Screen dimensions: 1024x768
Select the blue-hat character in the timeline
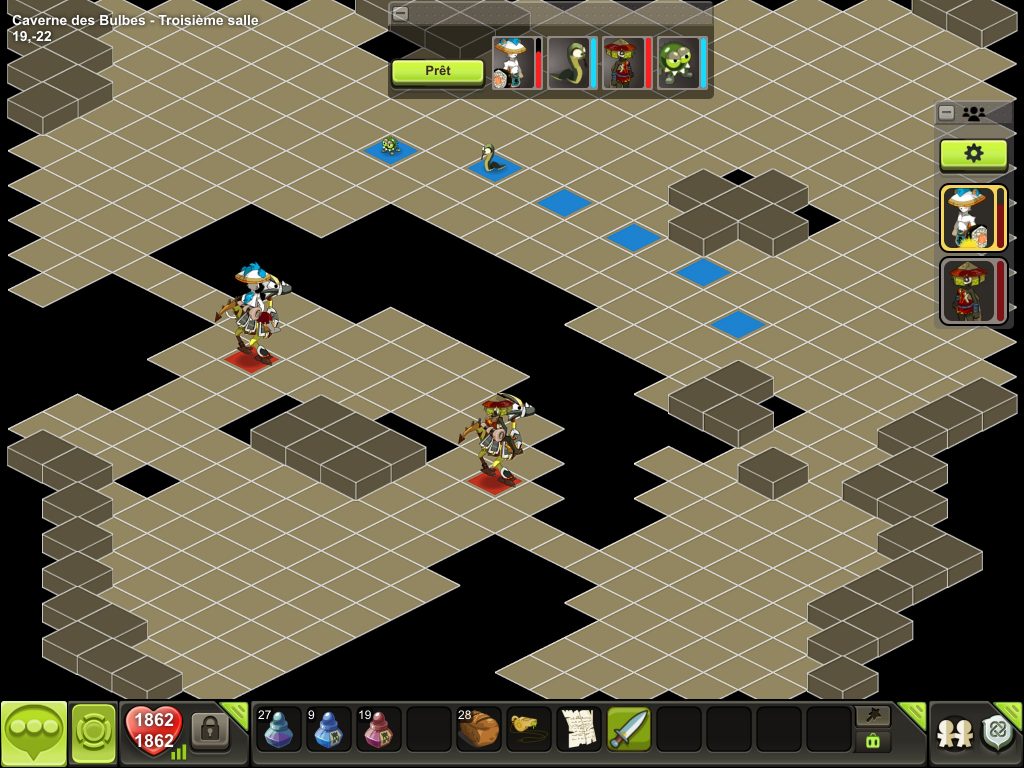point(514,63)
